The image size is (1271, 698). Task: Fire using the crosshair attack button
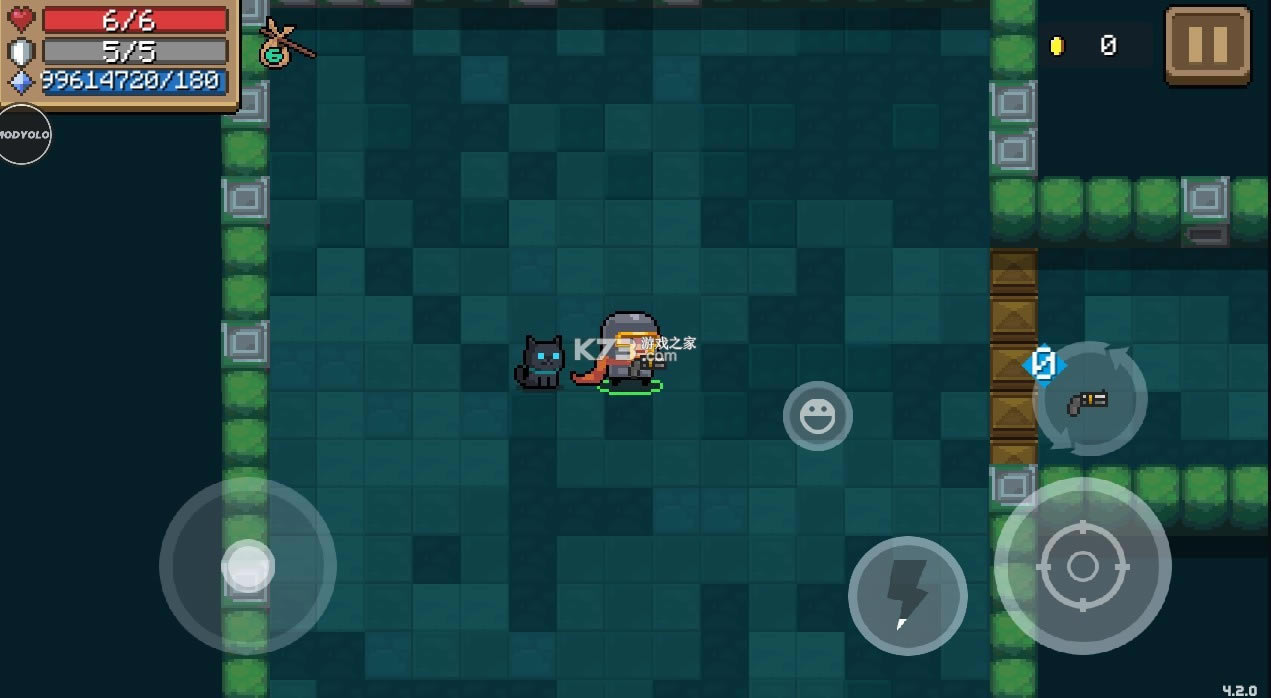pyautogui.click(x=1082, y=566)
